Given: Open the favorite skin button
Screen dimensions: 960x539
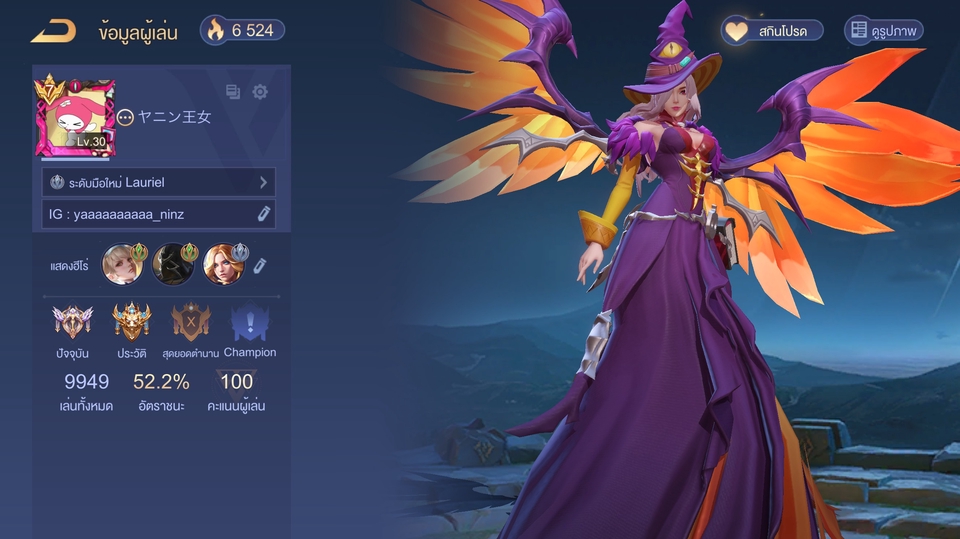Looking at the screenshot, I should point(772,31).
